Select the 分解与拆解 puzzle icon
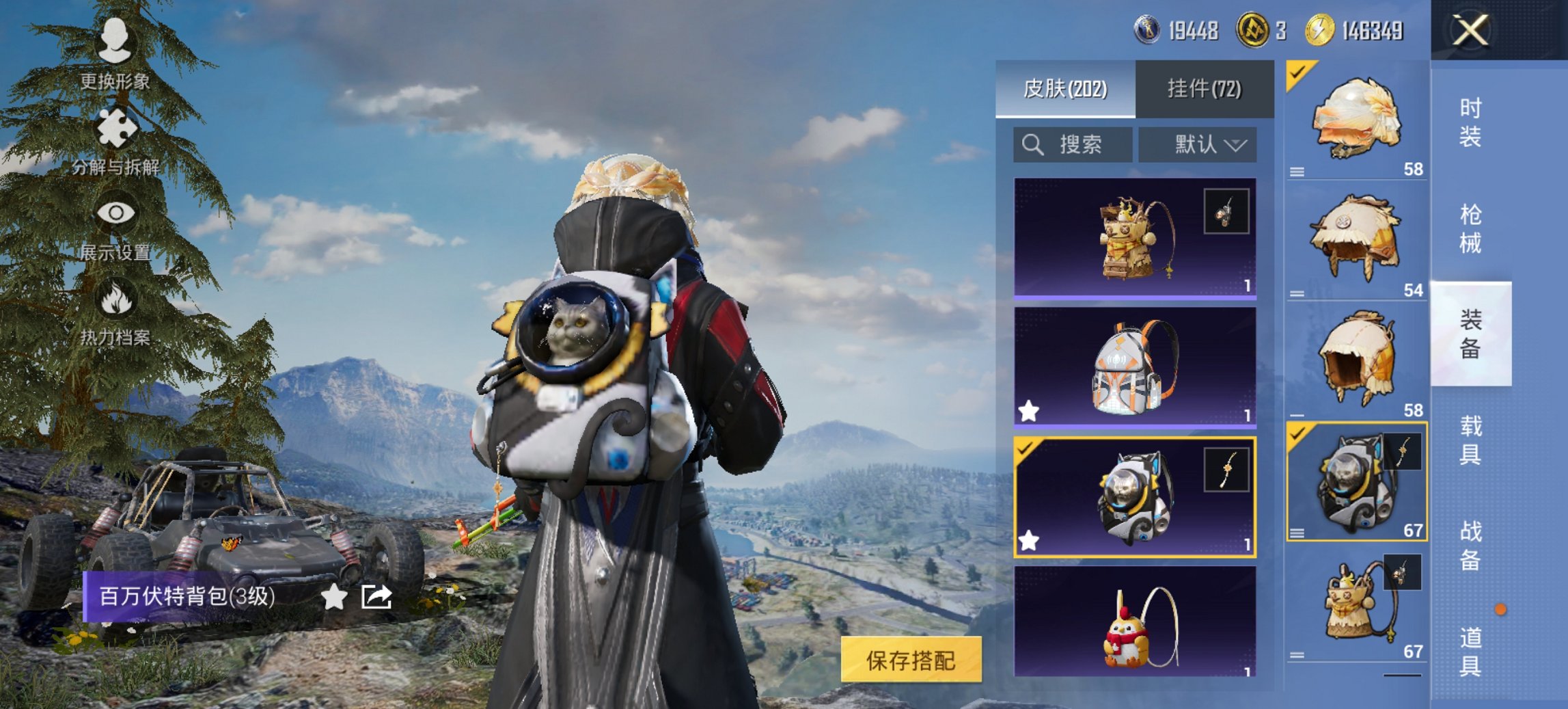The width and height of the screenshot is (1568, 709). click(116, 126)
